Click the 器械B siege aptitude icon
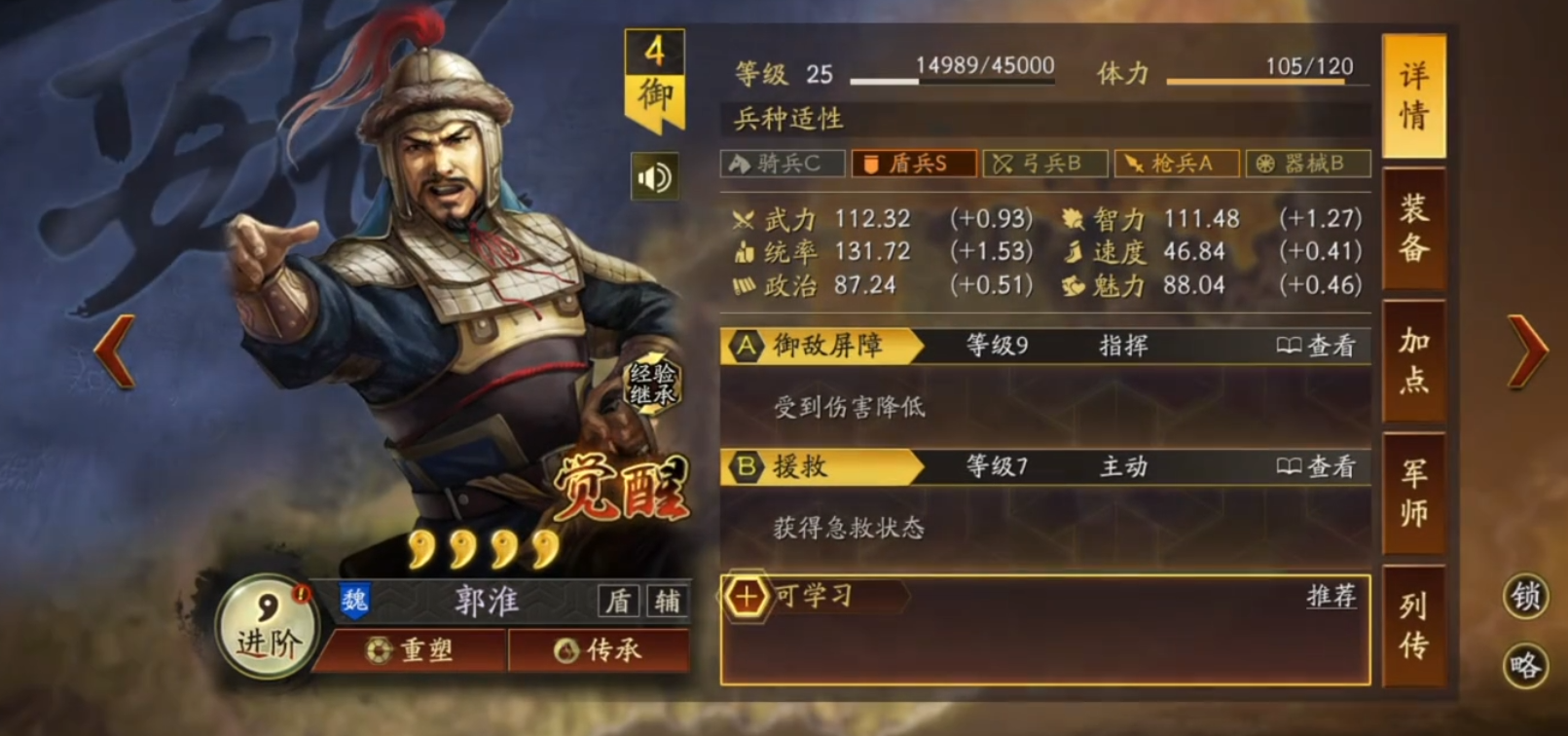1568x736 pixels. [x=1310, y=164]
